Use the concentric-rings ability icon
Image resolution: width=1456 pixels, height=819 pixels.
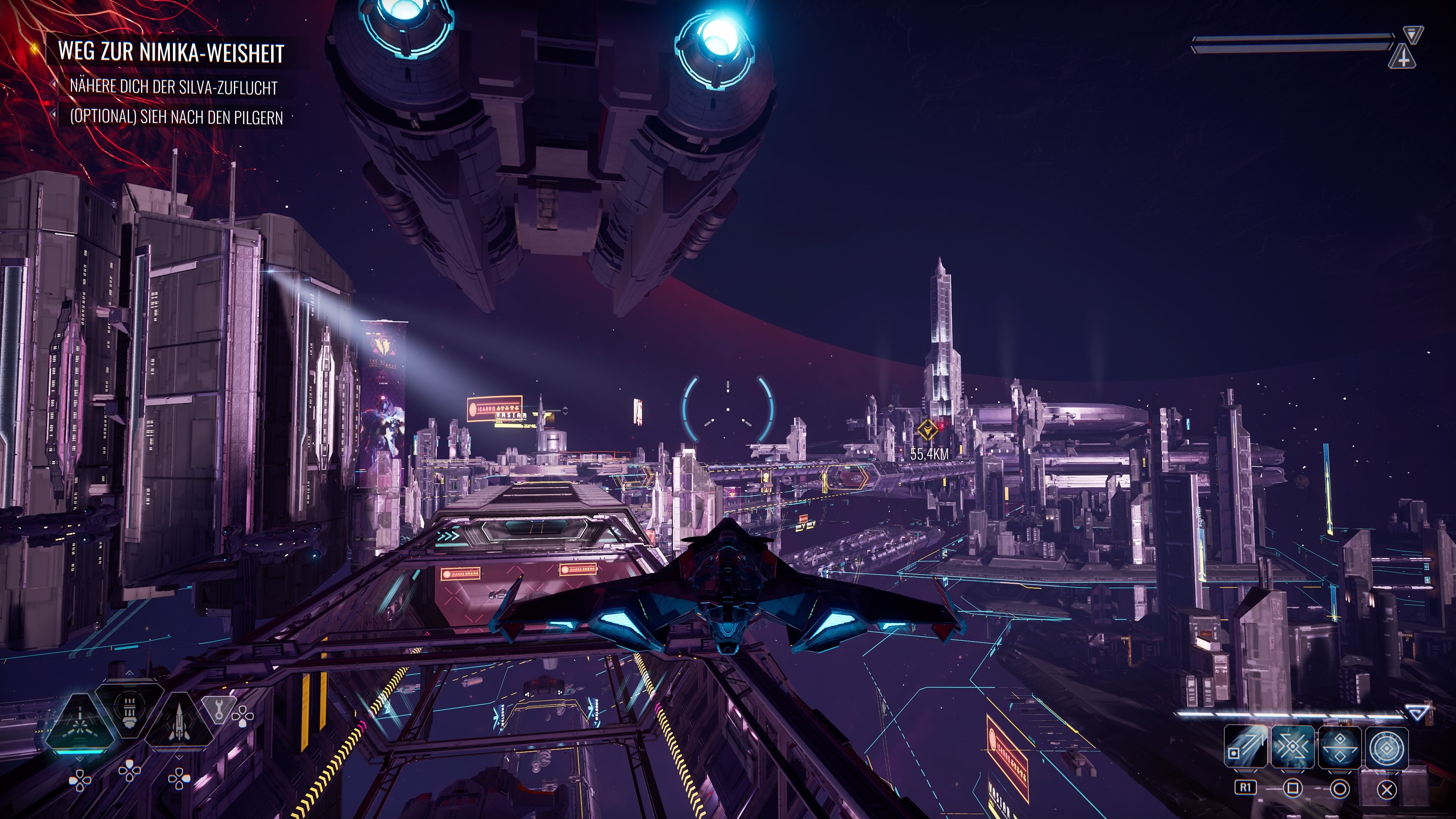(1388, 747)
